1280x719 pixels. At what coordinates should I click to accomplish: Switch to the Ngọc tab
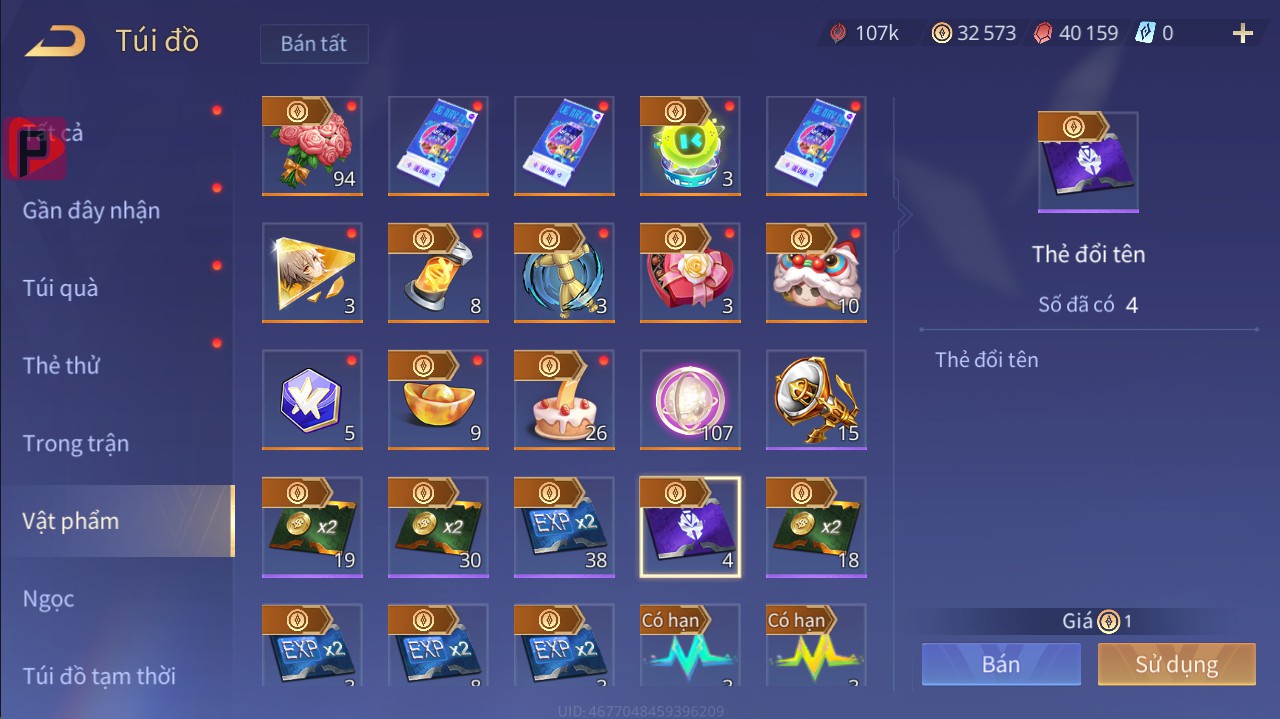[48, 599]
